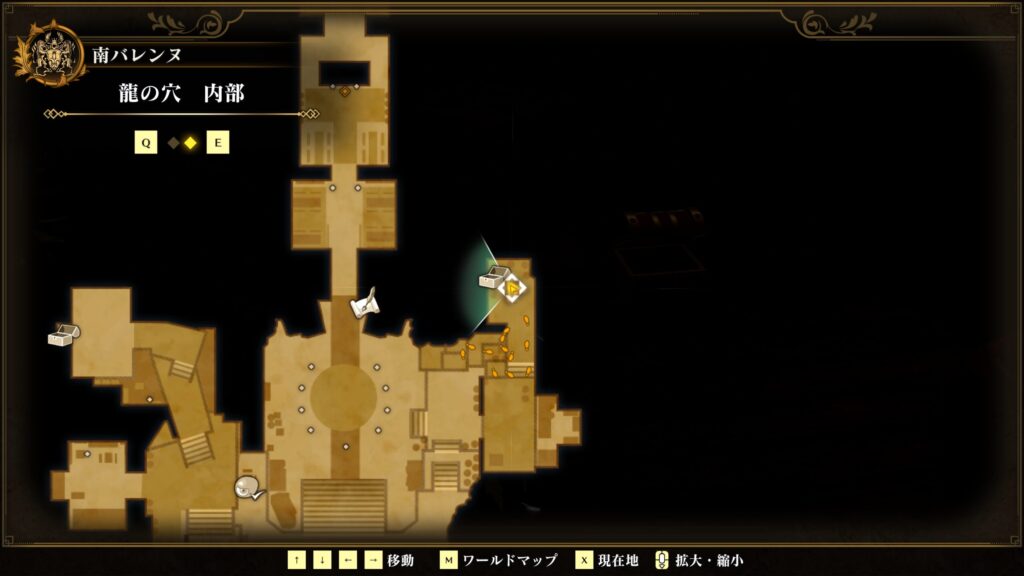Viewport: 1024px width, 576px height.
Task: Select the highlighted yellow diamond floor indicator
Action: [189, 143]
